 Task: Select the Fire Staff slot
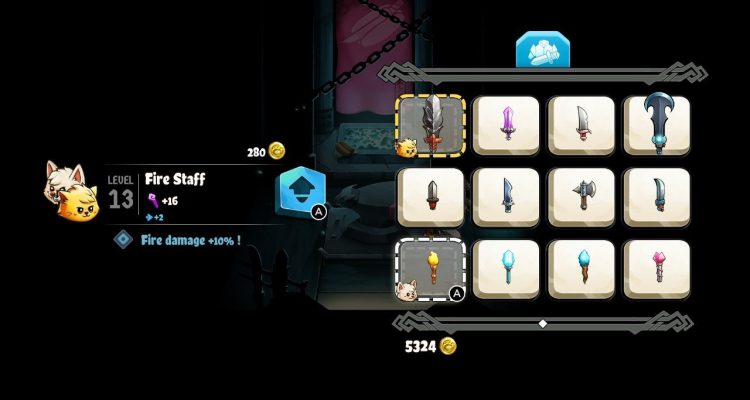432,268
